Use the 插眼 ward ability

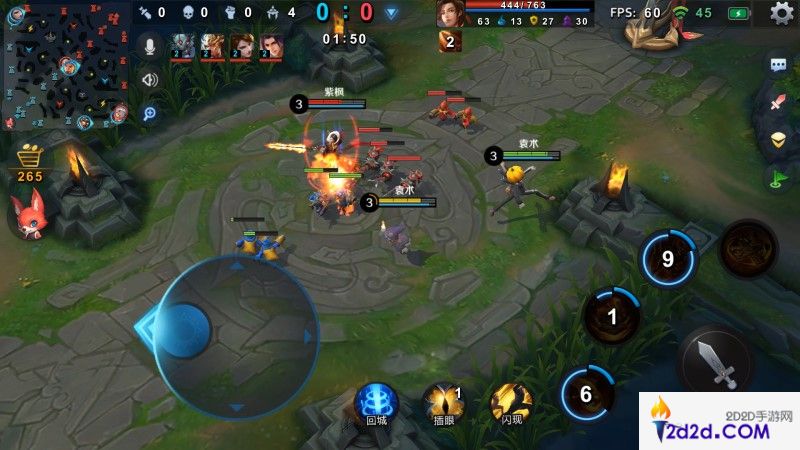443,401
